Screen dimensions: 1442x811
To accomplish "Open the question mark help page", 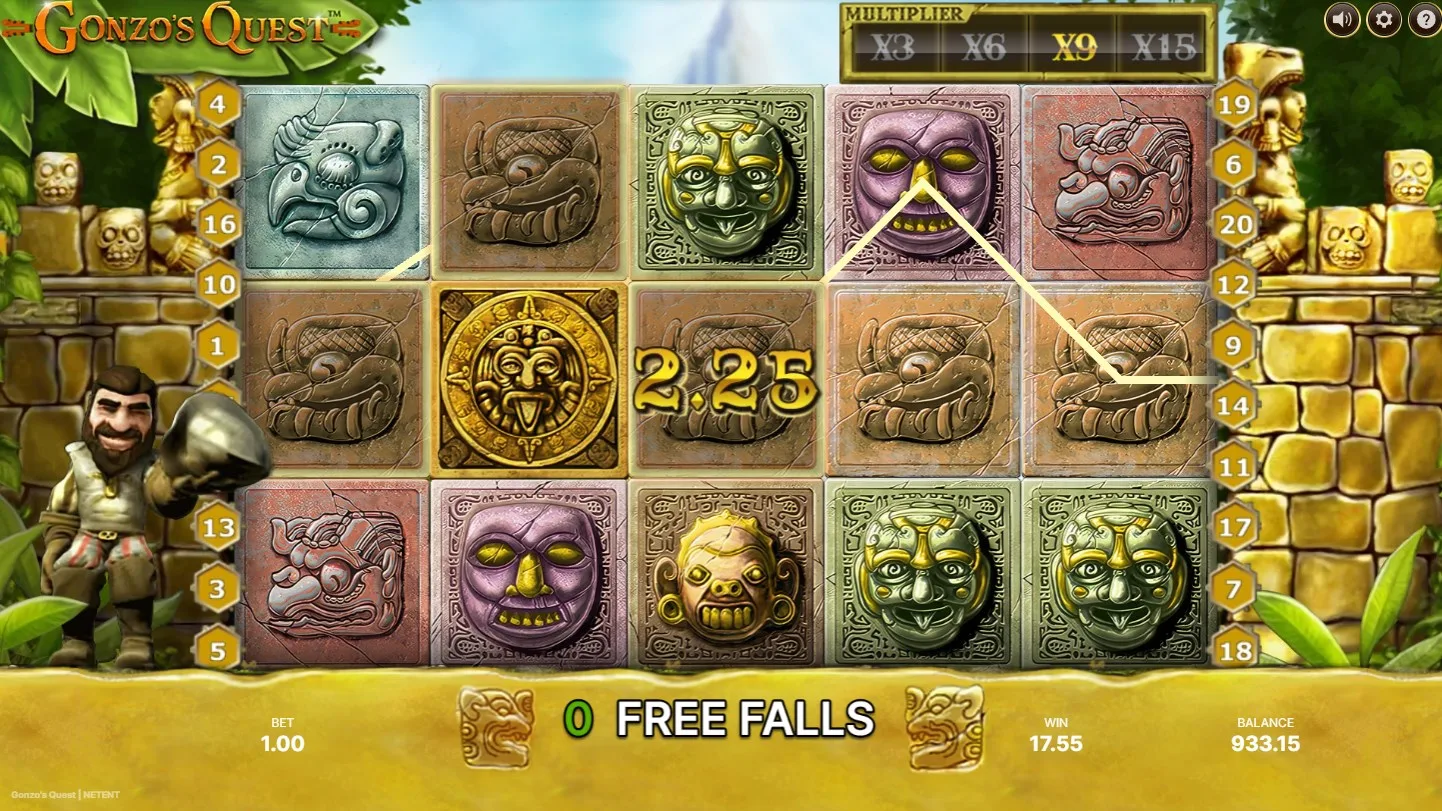I will (x=1424, y=19).
